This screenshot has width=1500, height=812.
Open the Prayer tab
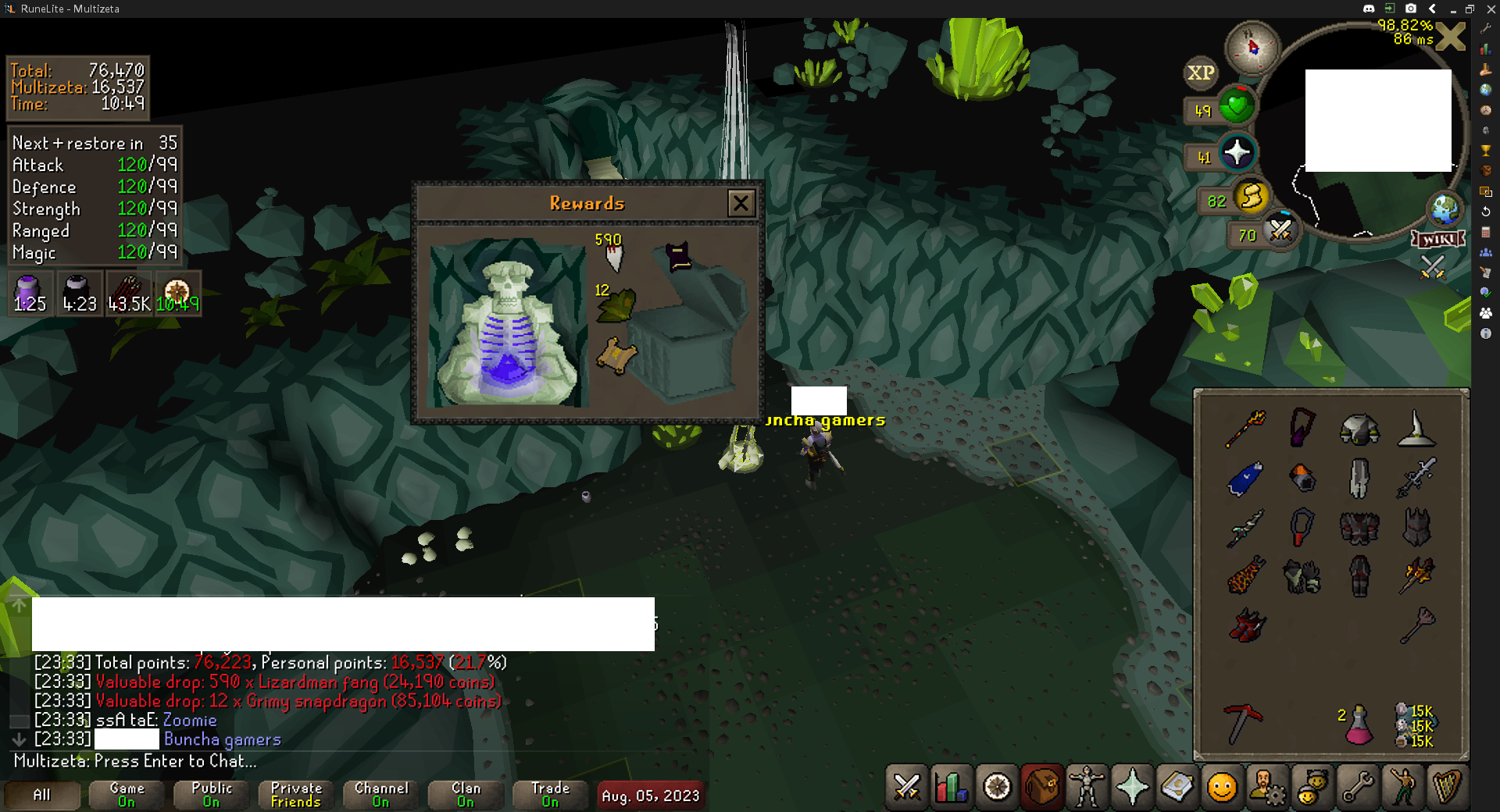tap(1132, 787)
